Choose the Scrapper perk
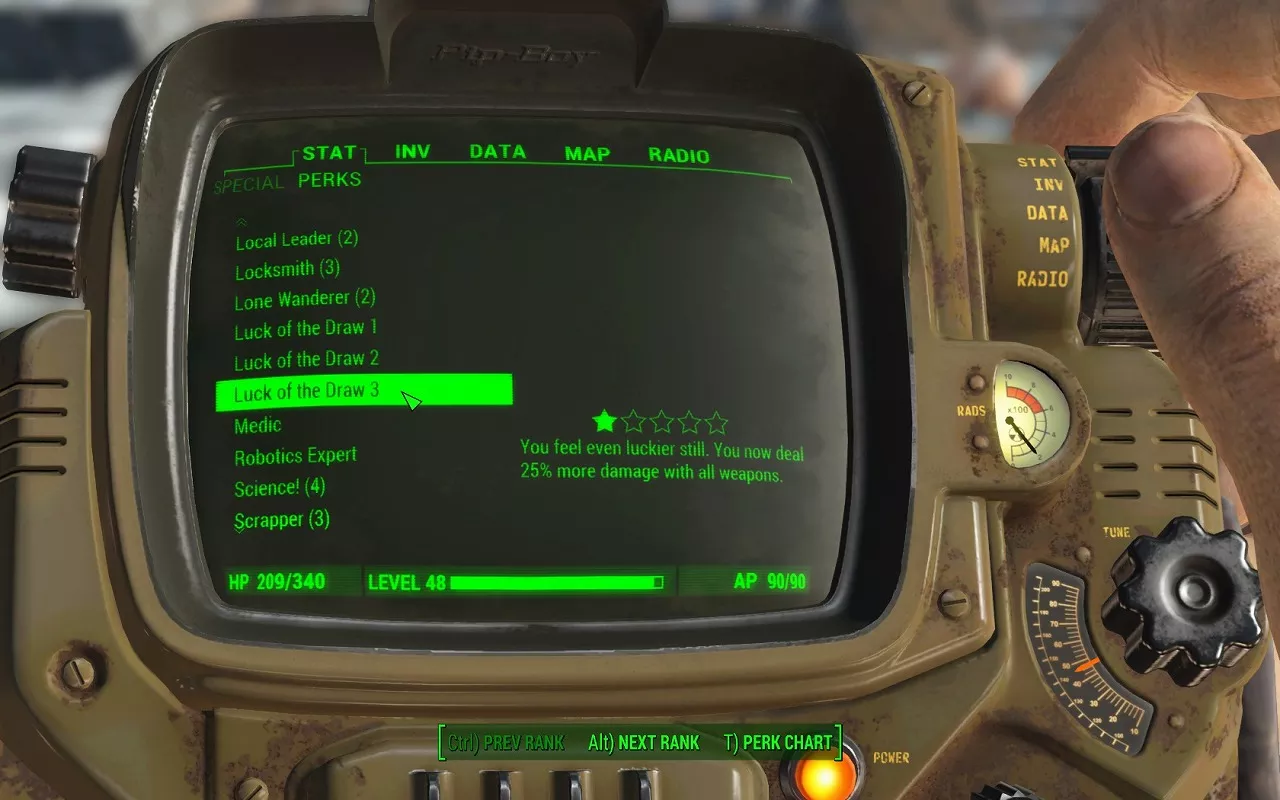 tap(281, 520)
